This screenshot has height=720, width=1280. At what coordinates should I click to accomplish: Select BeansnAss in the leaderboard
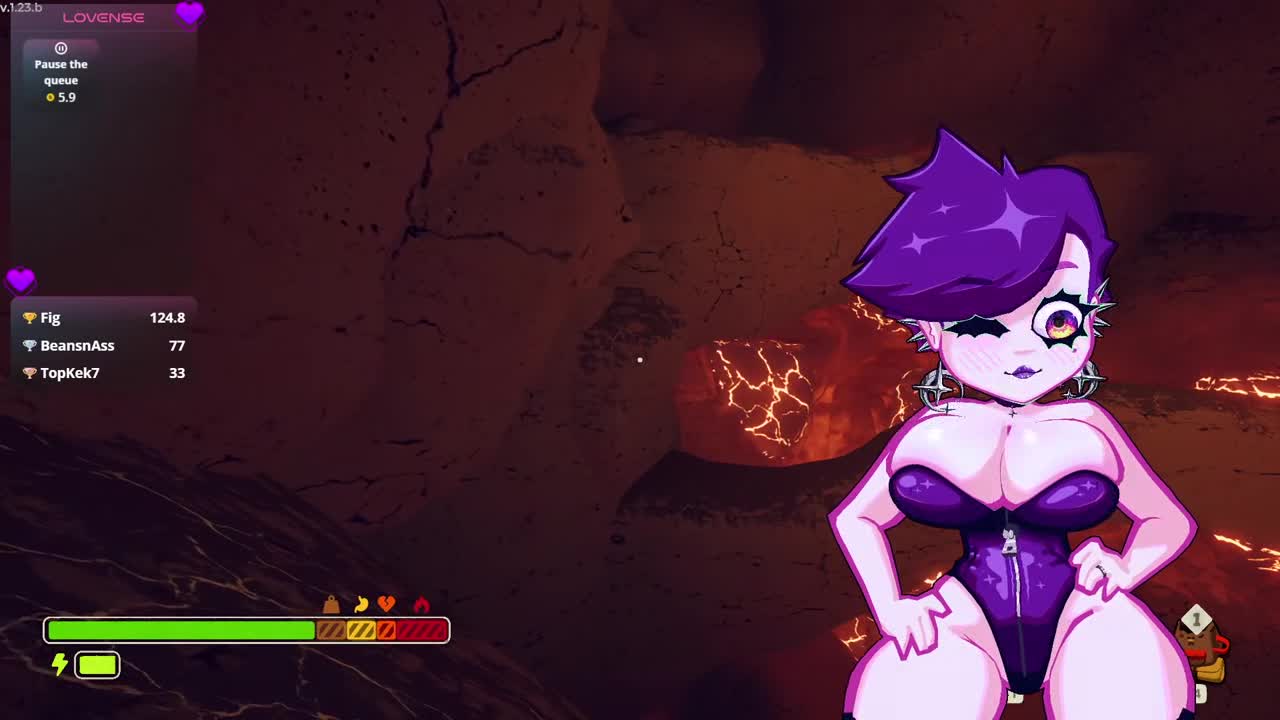click(x=77, y=346)
